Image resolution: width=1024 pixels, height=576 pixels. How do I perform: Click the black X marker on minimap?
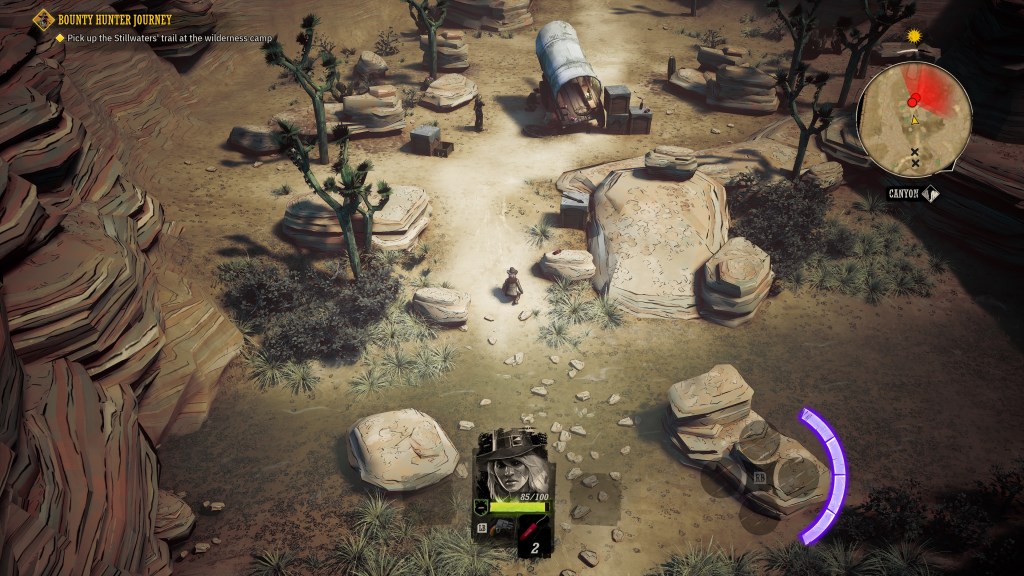[913, 152]
